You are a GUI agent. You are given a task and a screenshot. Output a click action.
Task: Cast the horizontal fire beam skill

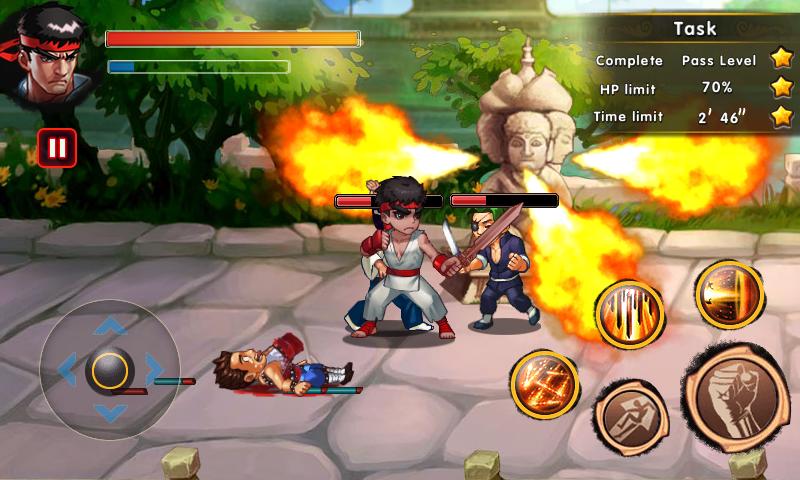tap(730, 294)
